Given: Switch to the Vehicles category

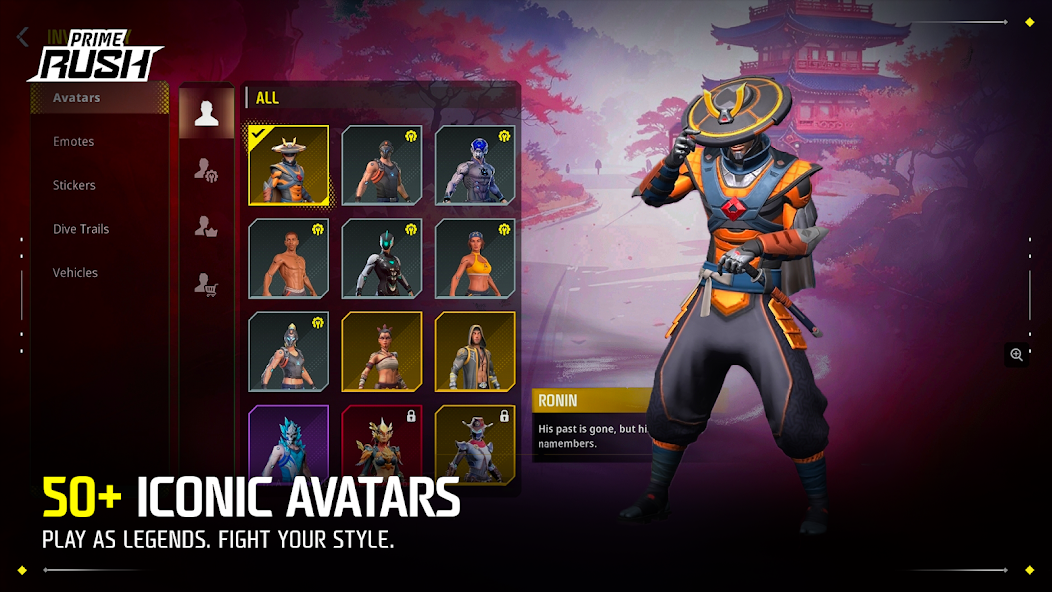Looking at the screenshot, I should [x=76, y=272].
